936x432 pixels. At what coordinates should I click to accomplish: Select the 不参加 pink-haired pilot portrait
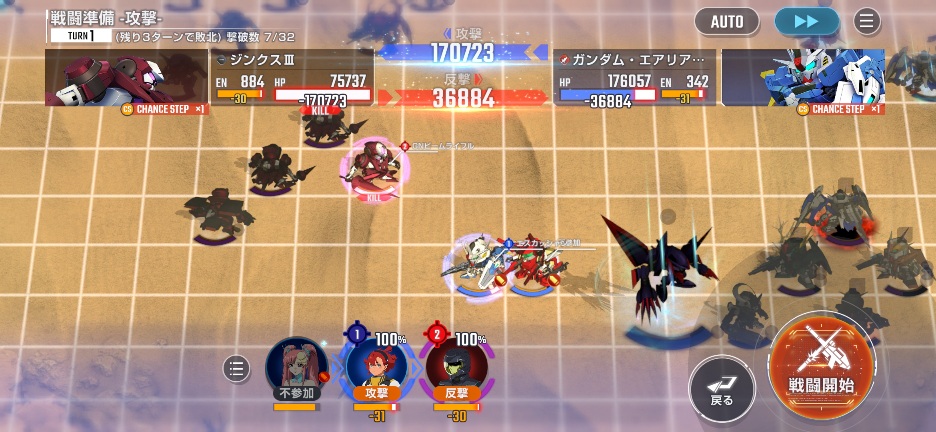tap(297, 367)
